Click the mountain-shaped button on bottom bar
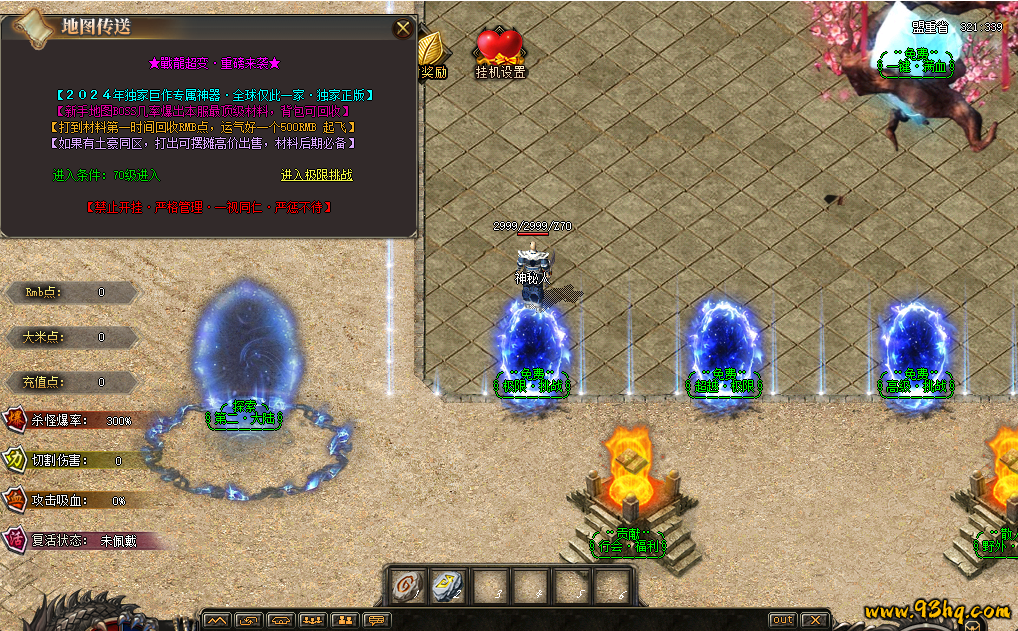1018x631 pixels. [x=217, y=620]
